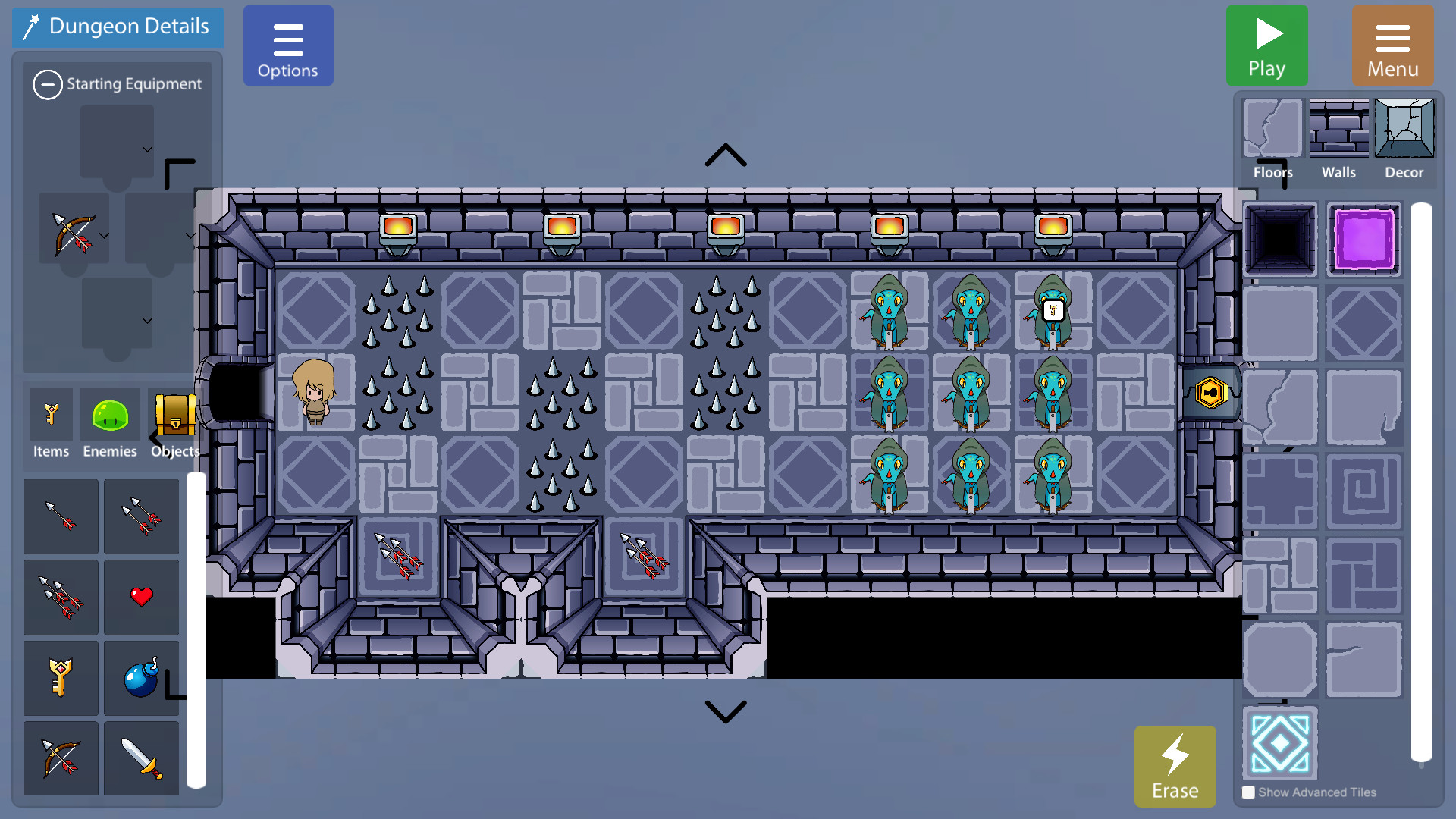Screen dimensions: 1456x819
Task: Select the golden key icon
Action: pyautogui.click(x=61, y=677)
